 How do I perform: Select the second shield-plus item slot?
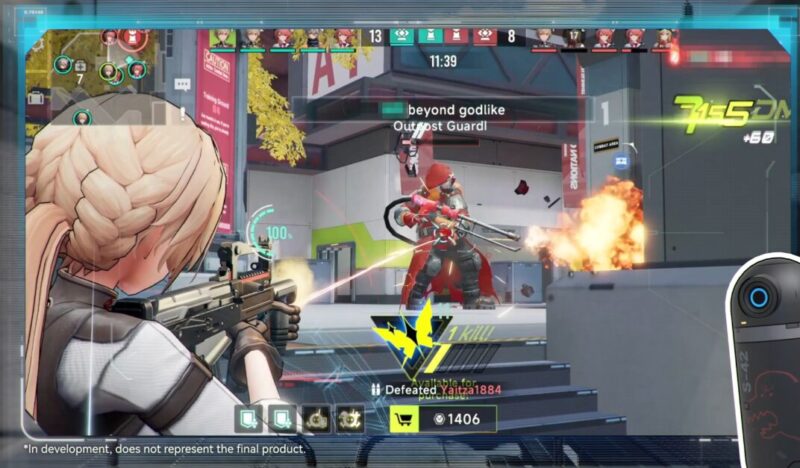[283, 419]
